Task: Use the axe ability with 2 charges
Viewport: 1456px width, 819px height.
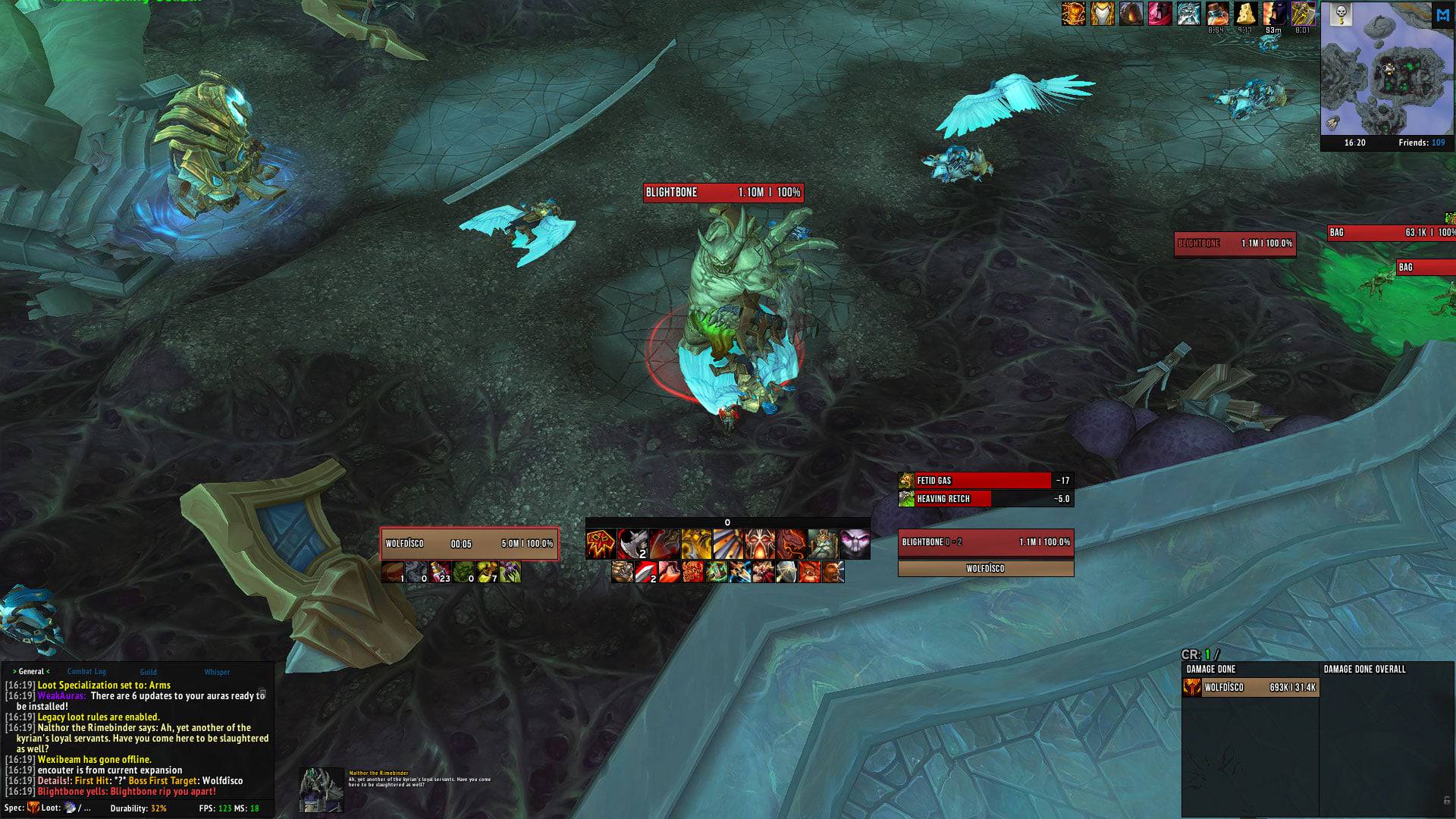Action: coord(632,544)
